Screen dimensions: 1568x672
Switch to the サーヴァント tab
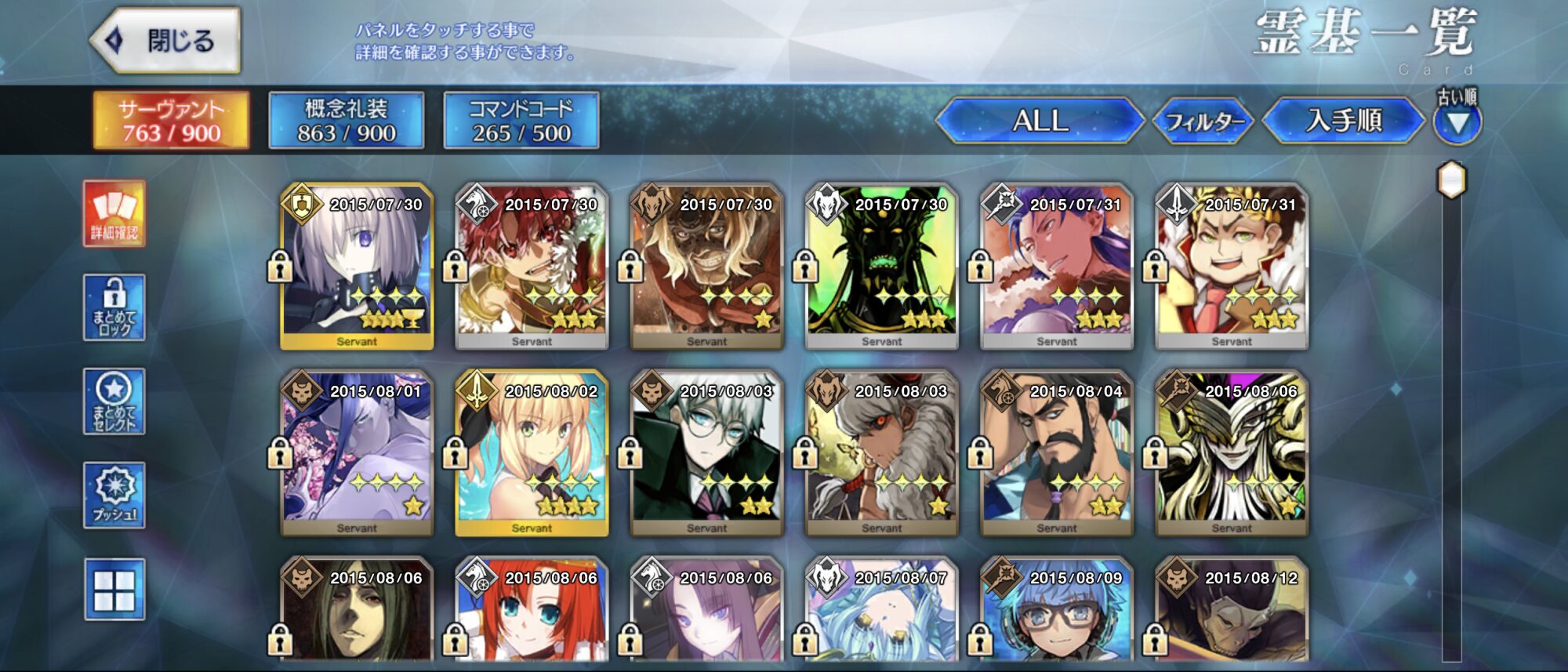[171, 121]
